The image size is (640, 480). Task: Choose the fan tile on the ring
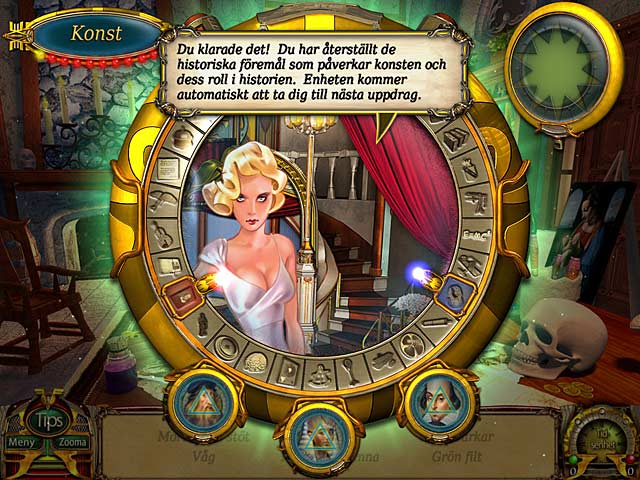click(x=413, y=345)
